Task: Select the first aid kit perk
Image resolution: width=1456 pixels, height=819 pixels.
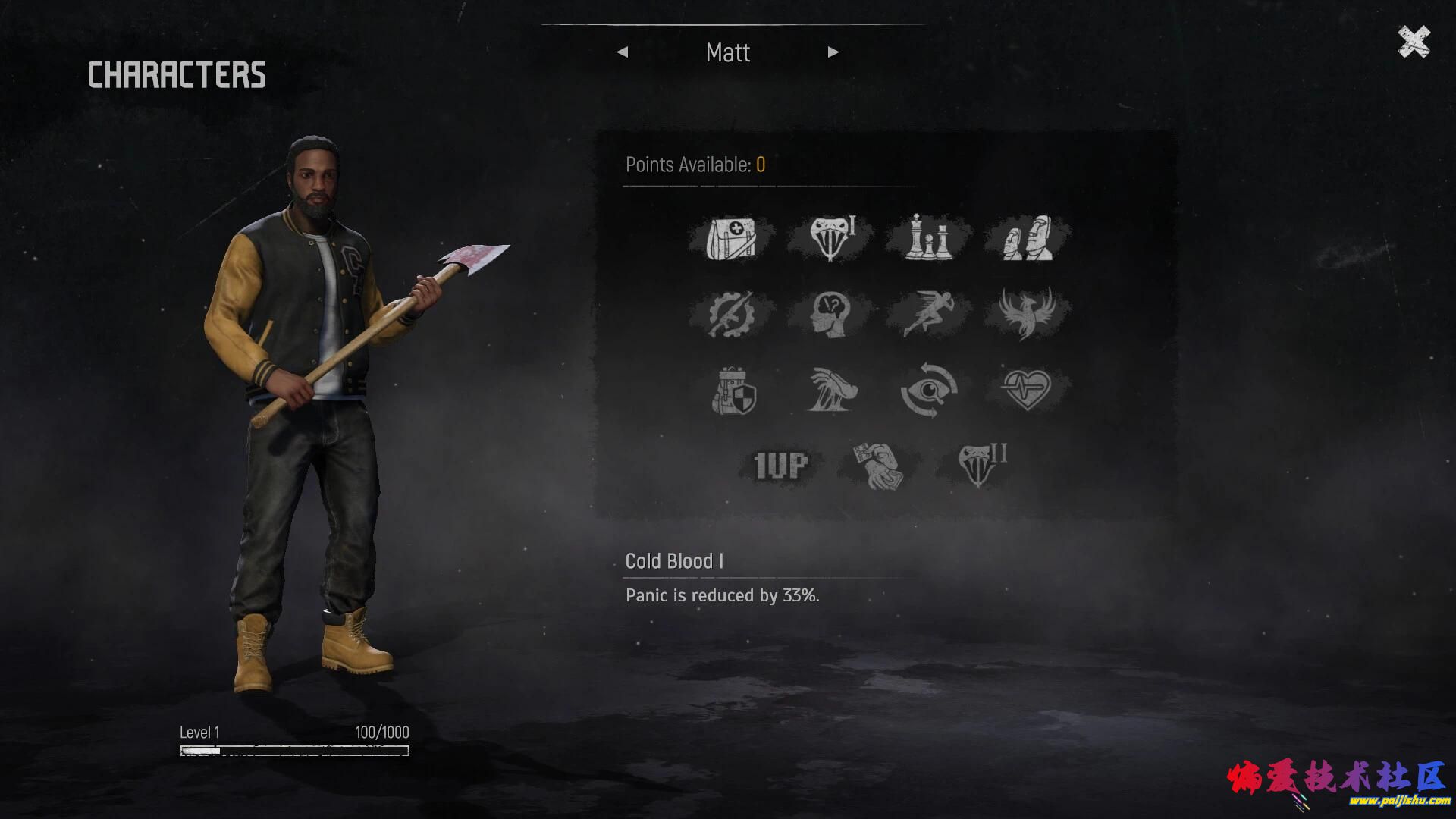Action: (x=731, y=238)
